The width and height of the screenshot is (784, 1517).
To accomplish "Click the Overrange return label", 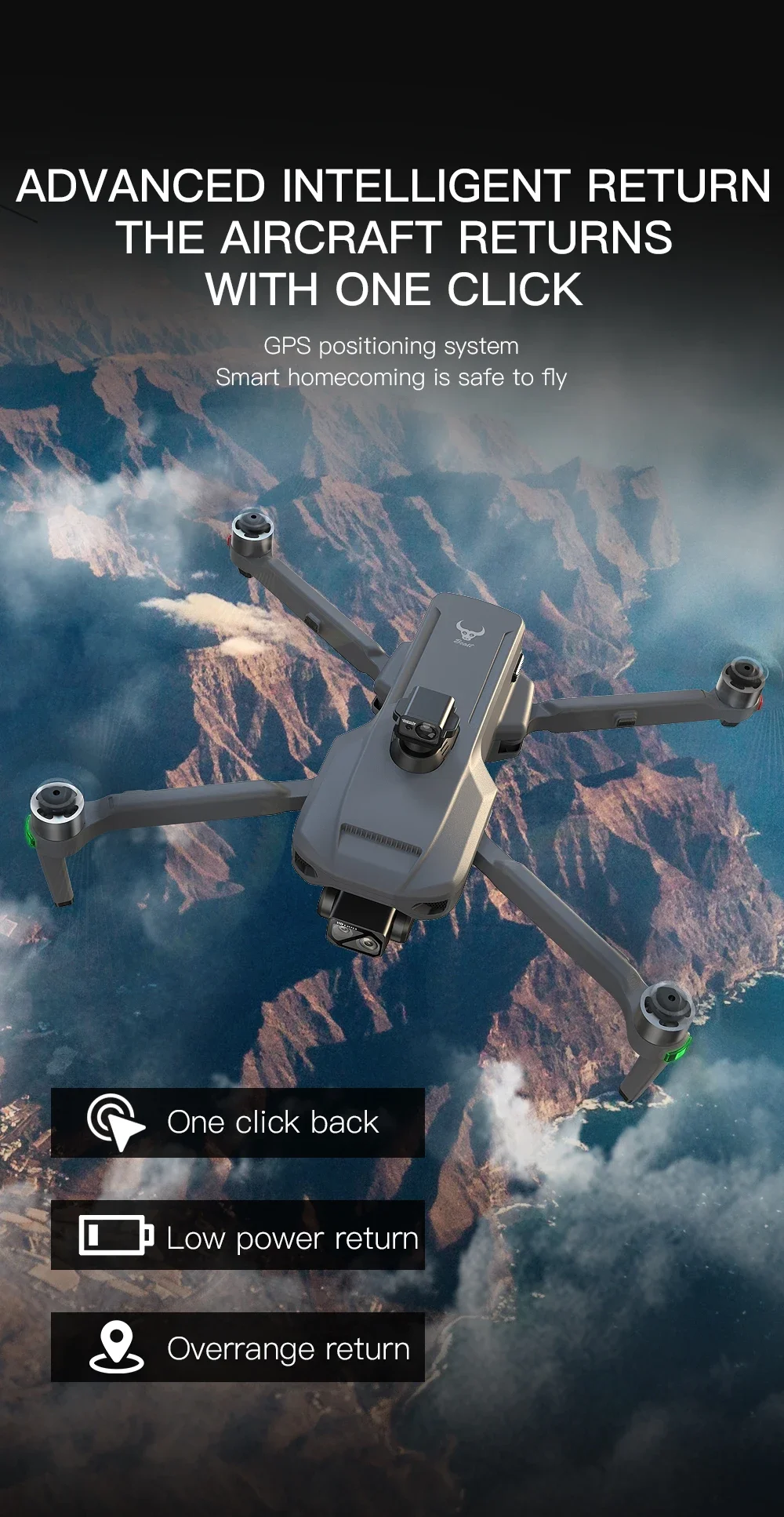I will tap(288, 1348).
